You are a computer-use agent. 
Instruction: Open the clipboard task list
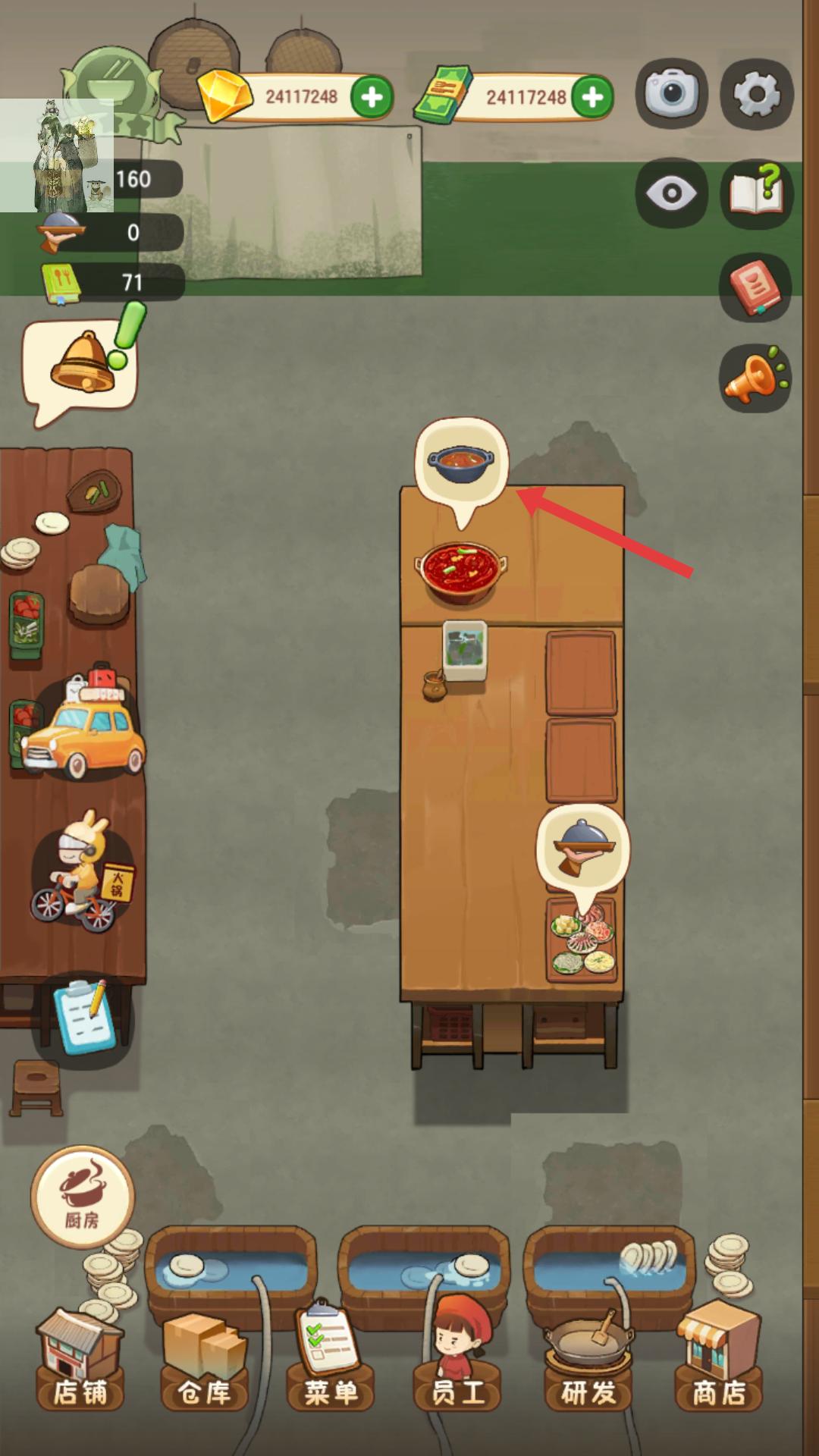(85, 1016)
